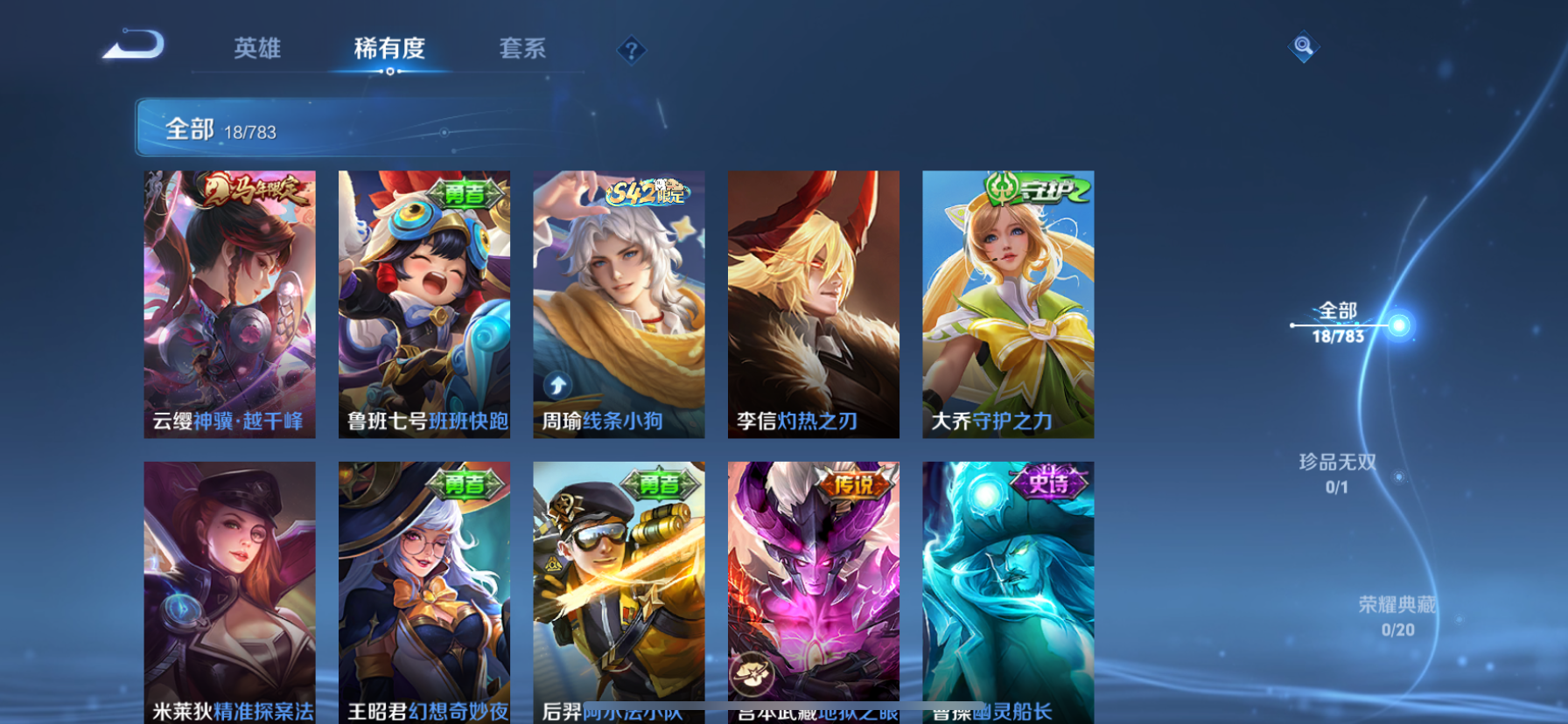
Task: Click the S42限定 badge on 周瑜's skin
Action: tap(648, 193)
